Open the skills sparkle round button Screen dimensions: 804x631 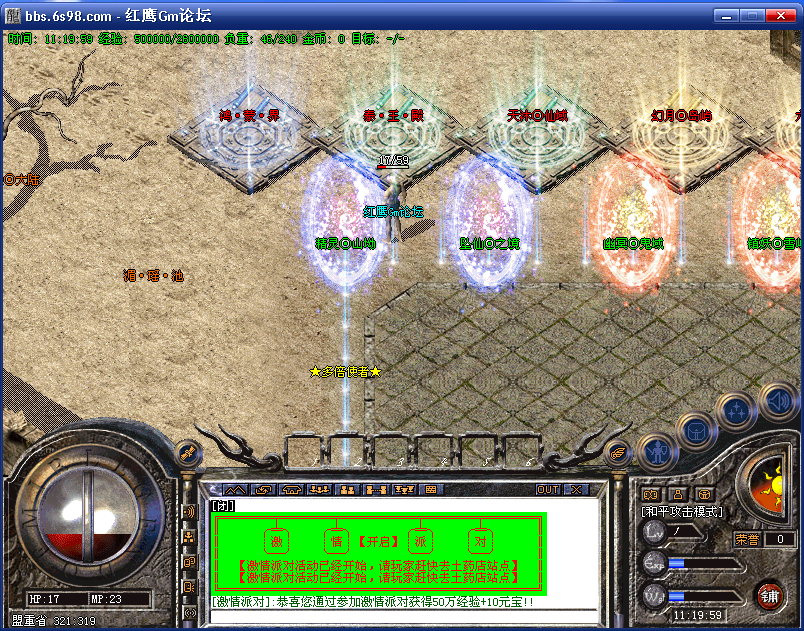point(736,410)
